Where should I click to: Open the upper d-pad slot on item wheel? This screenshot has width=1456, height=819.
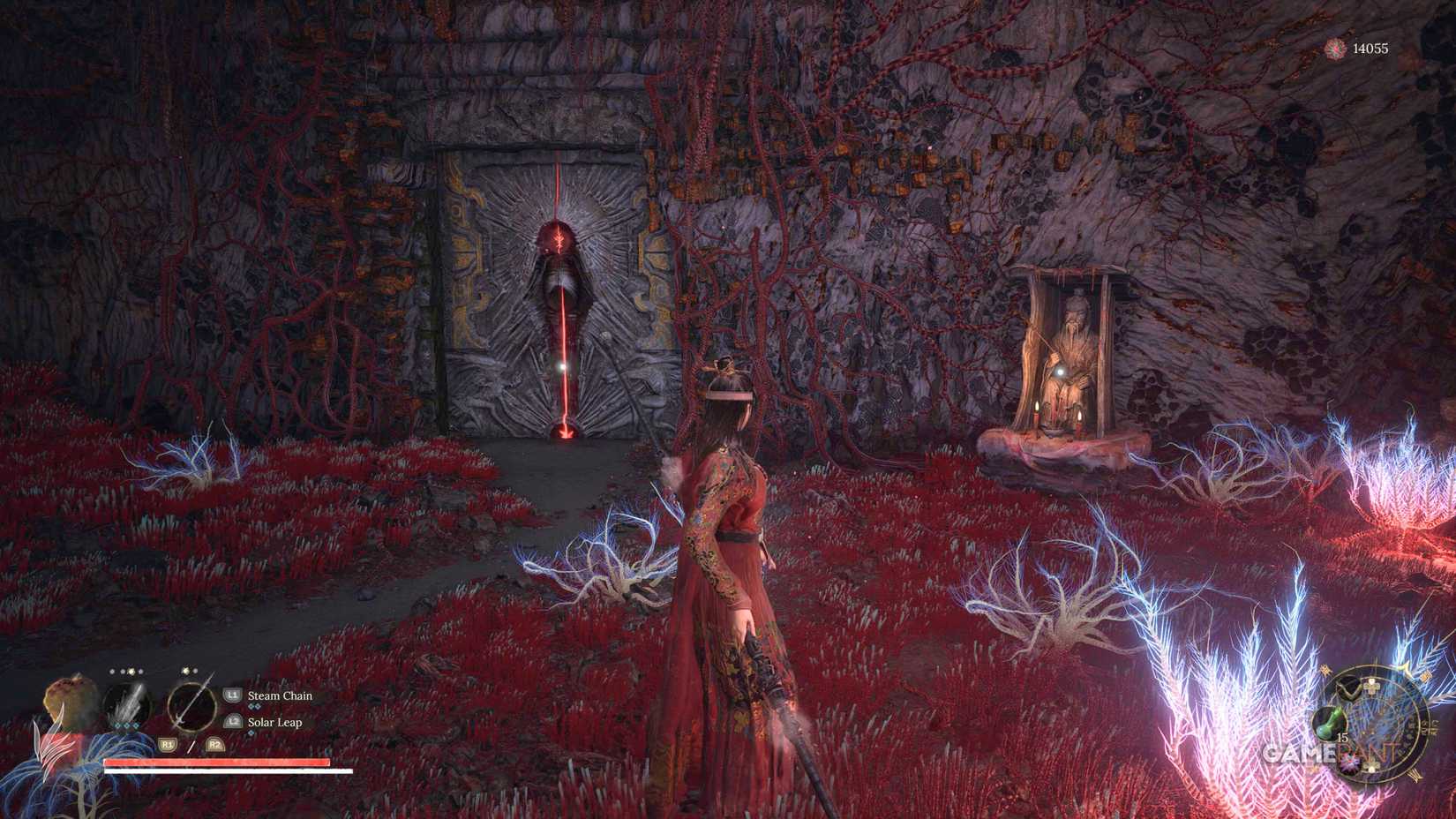(x=1371, y=688)
